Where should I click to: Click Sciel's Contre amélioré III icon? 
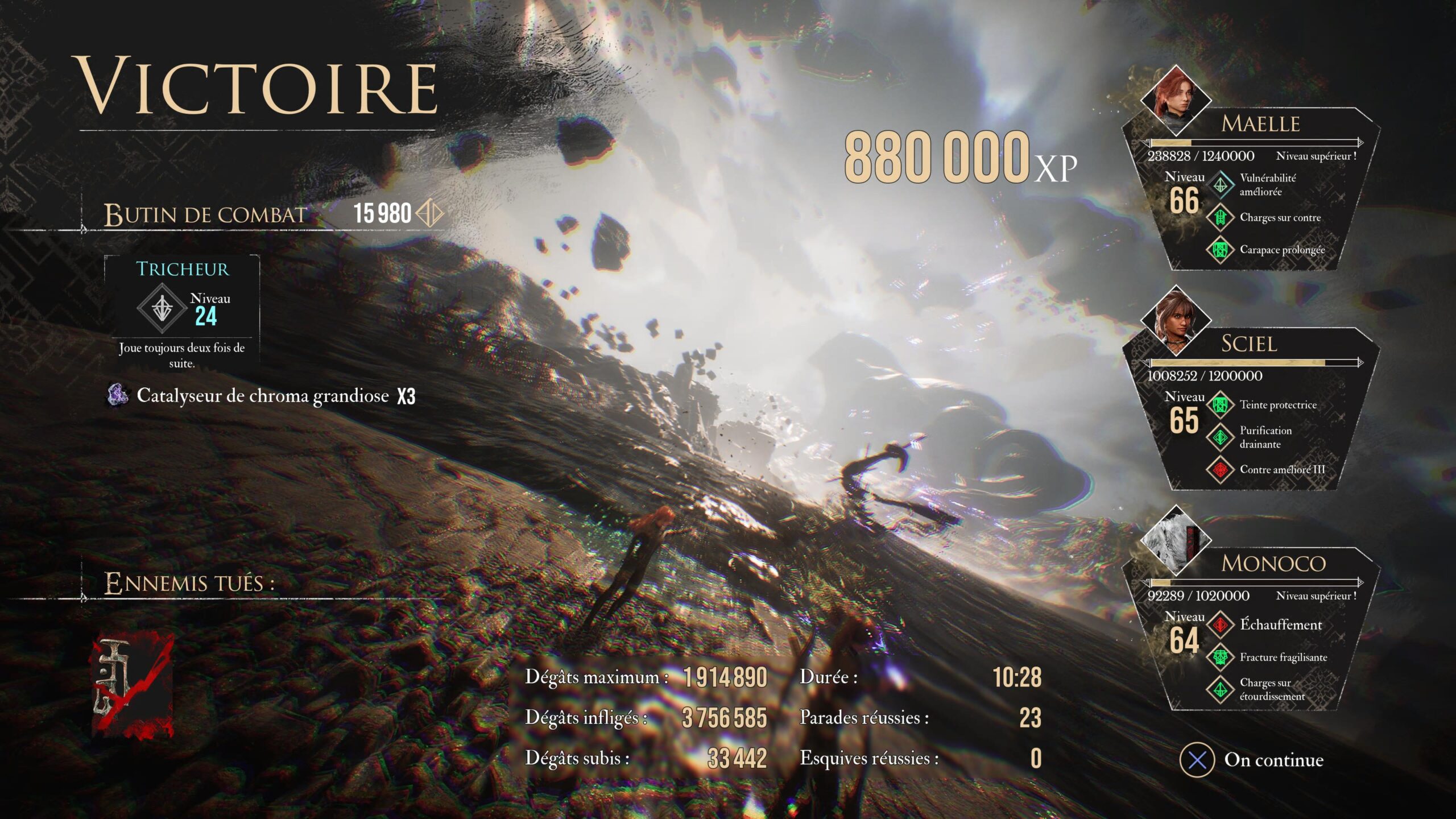coord(1220,470)
